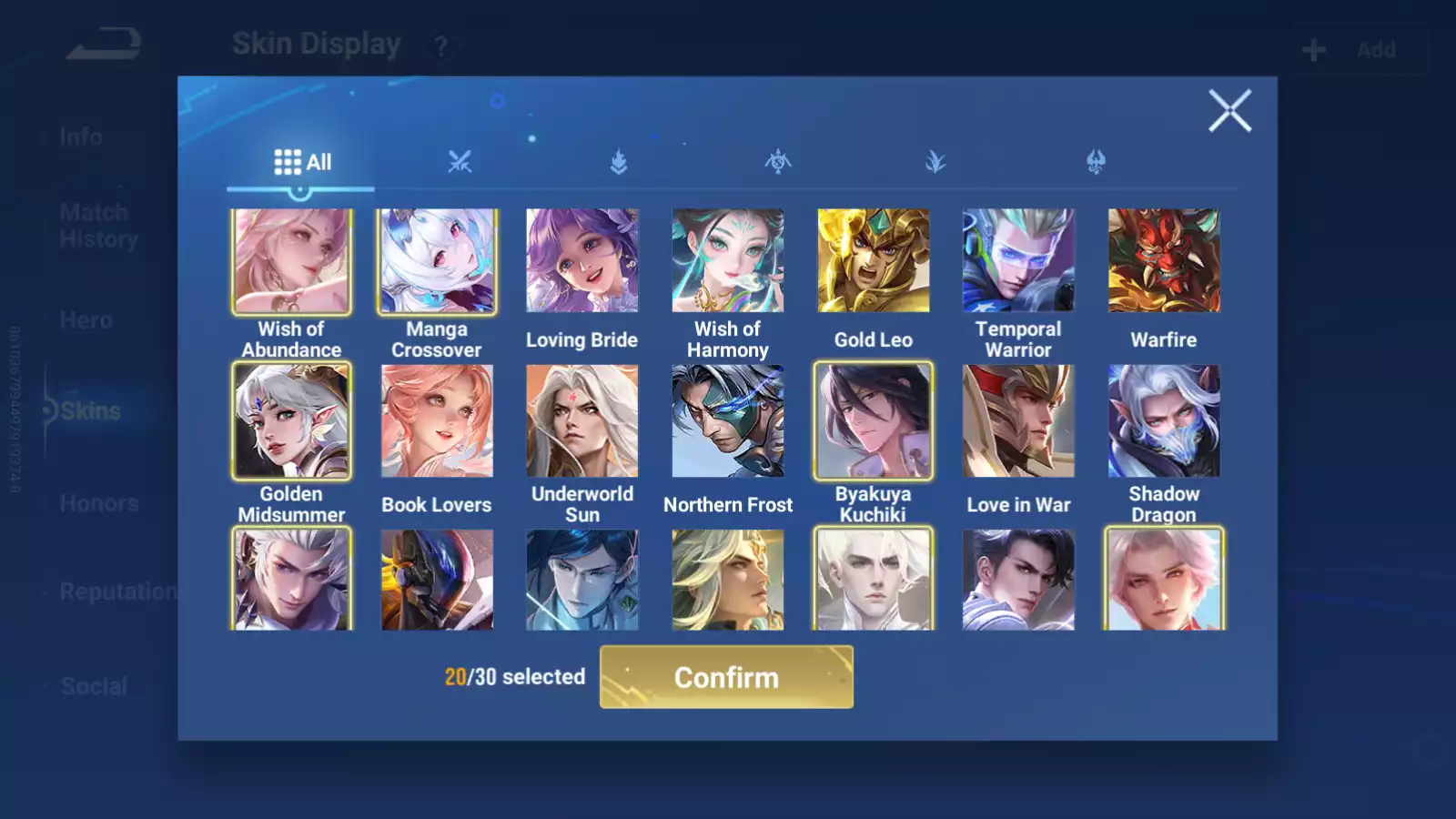
Task: Switch to the All skins tab
Action: 302,163
